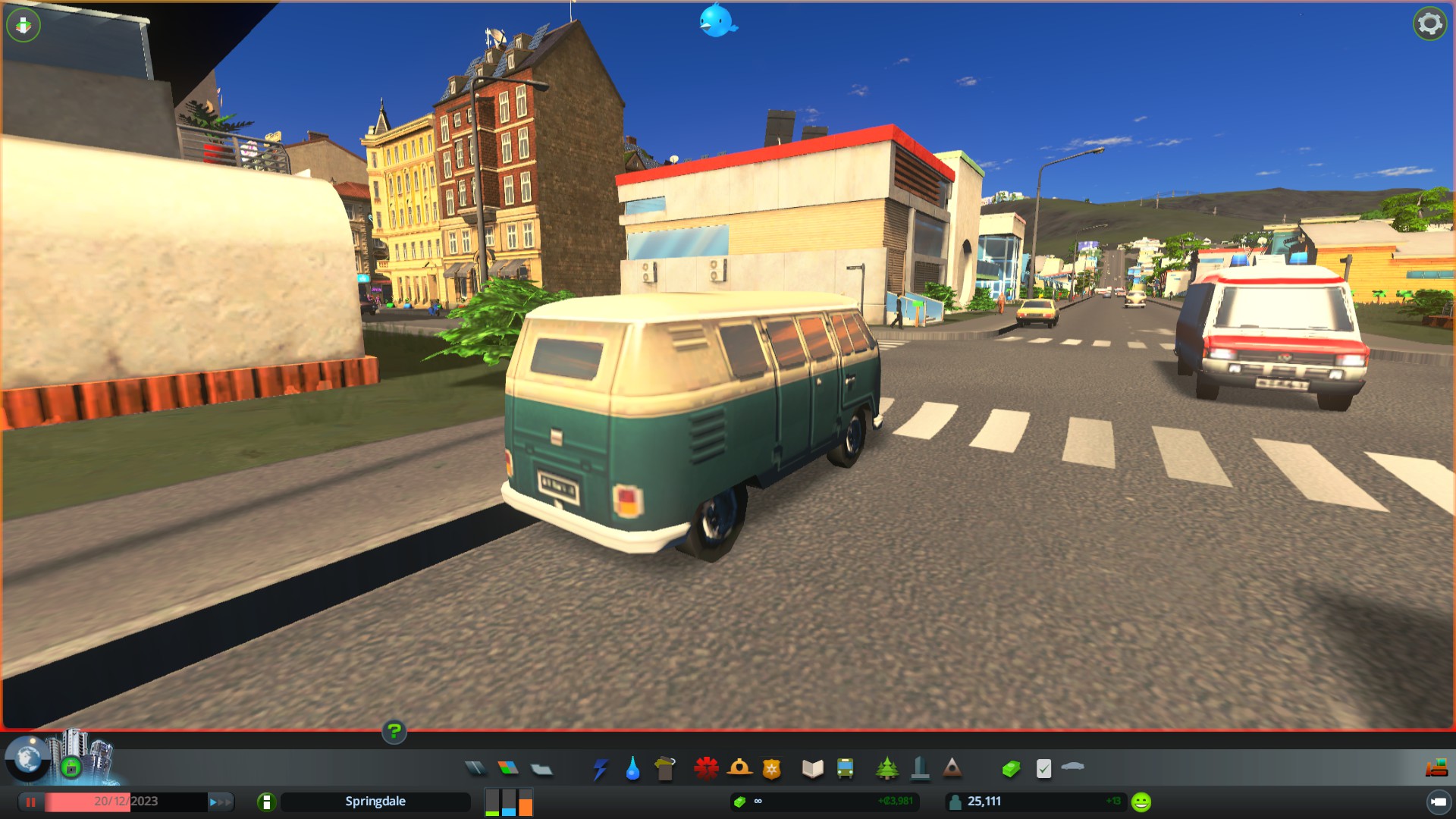Open the gear options menu
This screenshot has width=1456, height=819.
pos(1429,24)
